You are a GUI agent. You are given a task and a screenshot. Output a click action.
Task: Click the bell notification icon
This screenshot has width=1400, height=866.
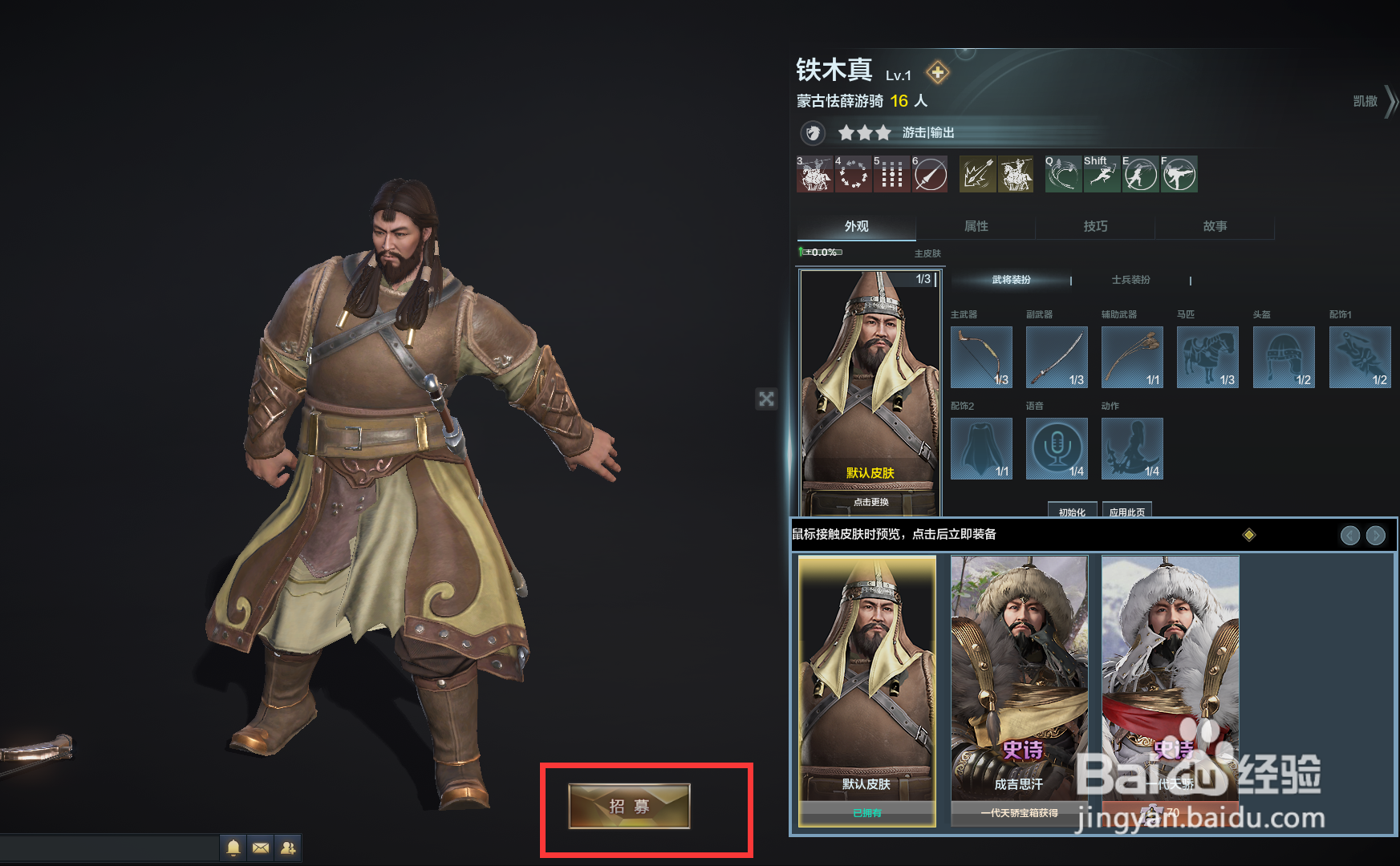233,847
